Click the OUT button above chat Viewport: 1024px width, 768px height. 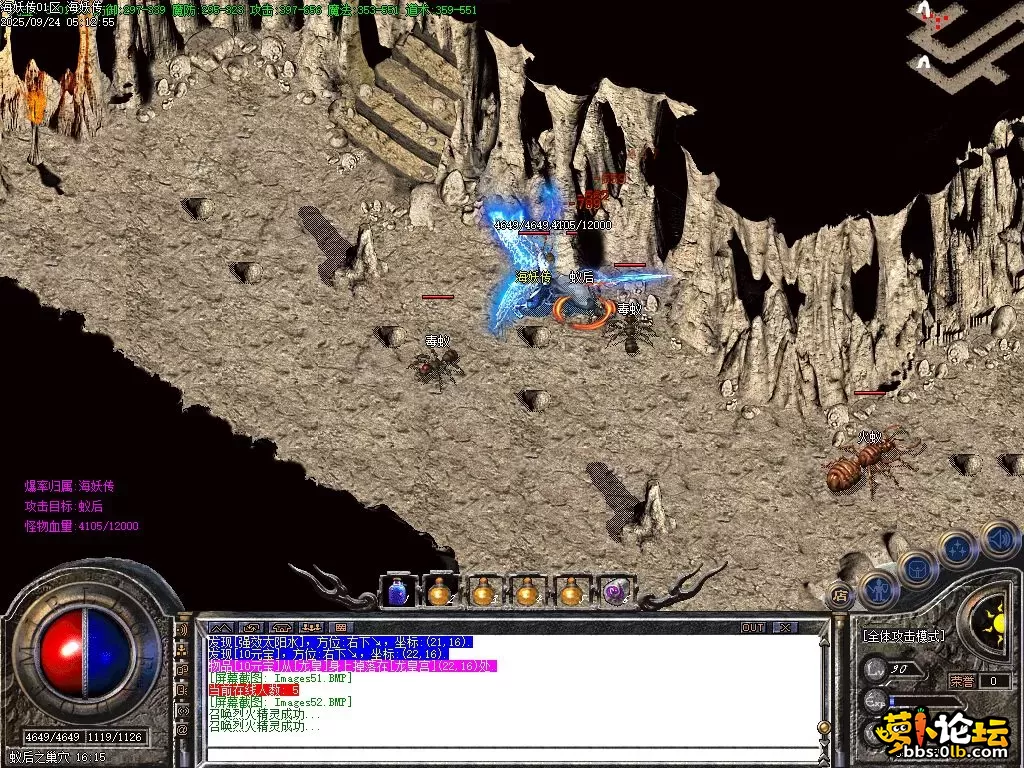(x=753, y=627)
